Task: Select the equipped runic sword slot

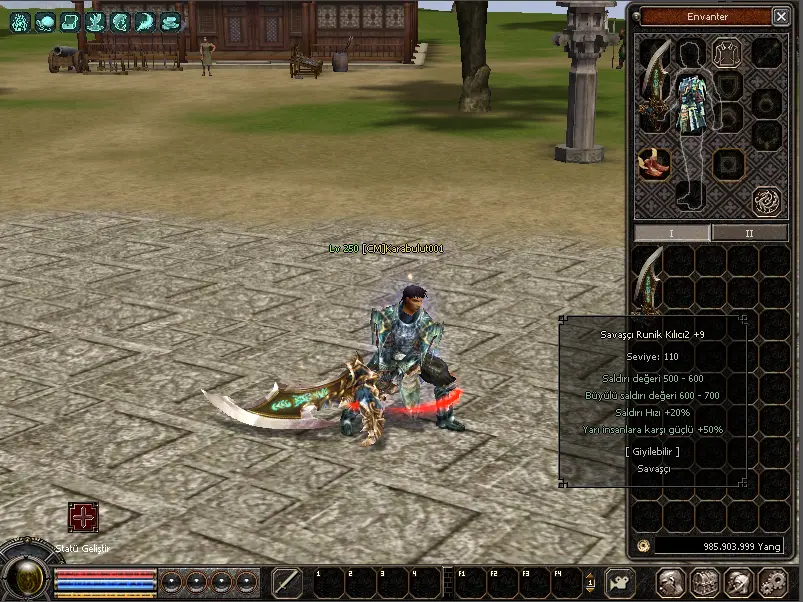Action: (654, 88)
